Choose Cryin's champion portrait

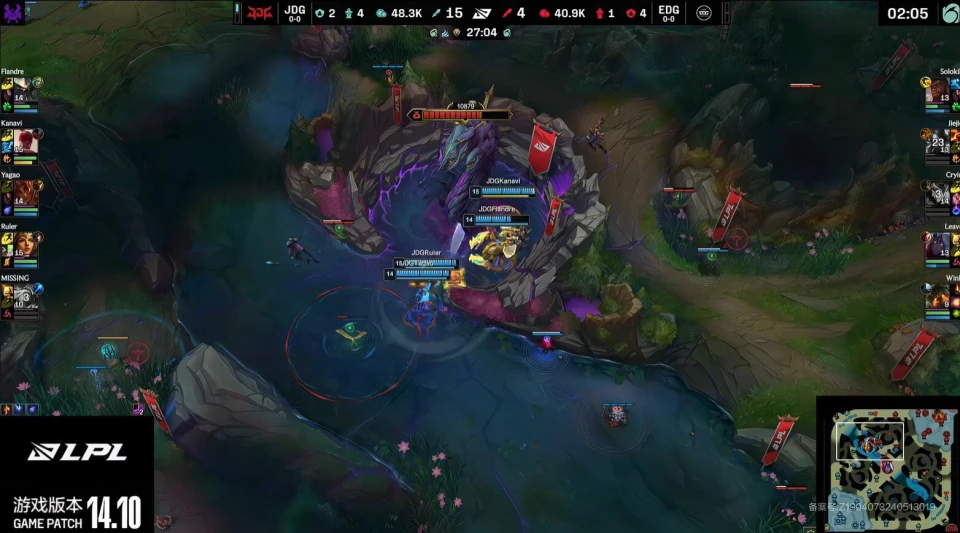[939, 194]
